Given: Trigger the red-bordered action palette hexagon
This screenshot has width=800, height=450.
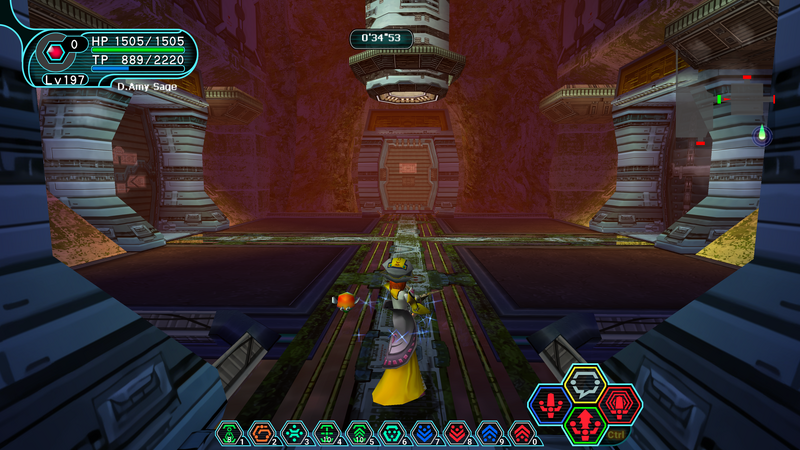Looking at the screenshot, I should (x=620, y=404).
